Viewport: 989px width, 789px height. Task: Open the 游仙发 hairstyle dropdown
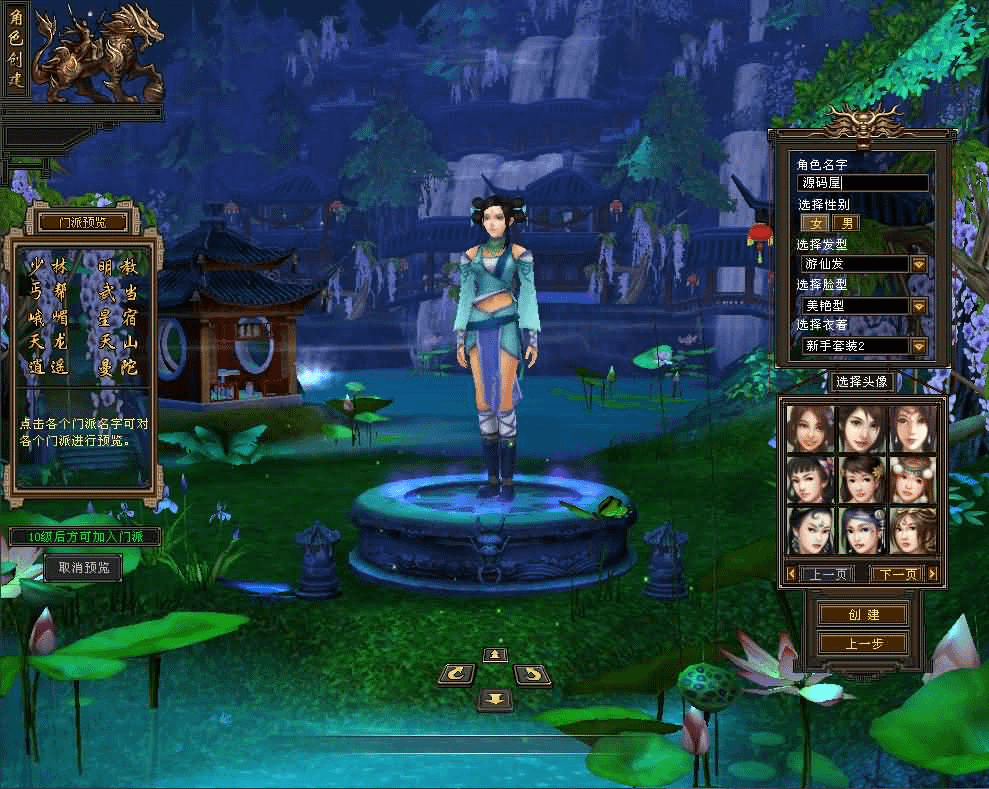click(918, 264)
